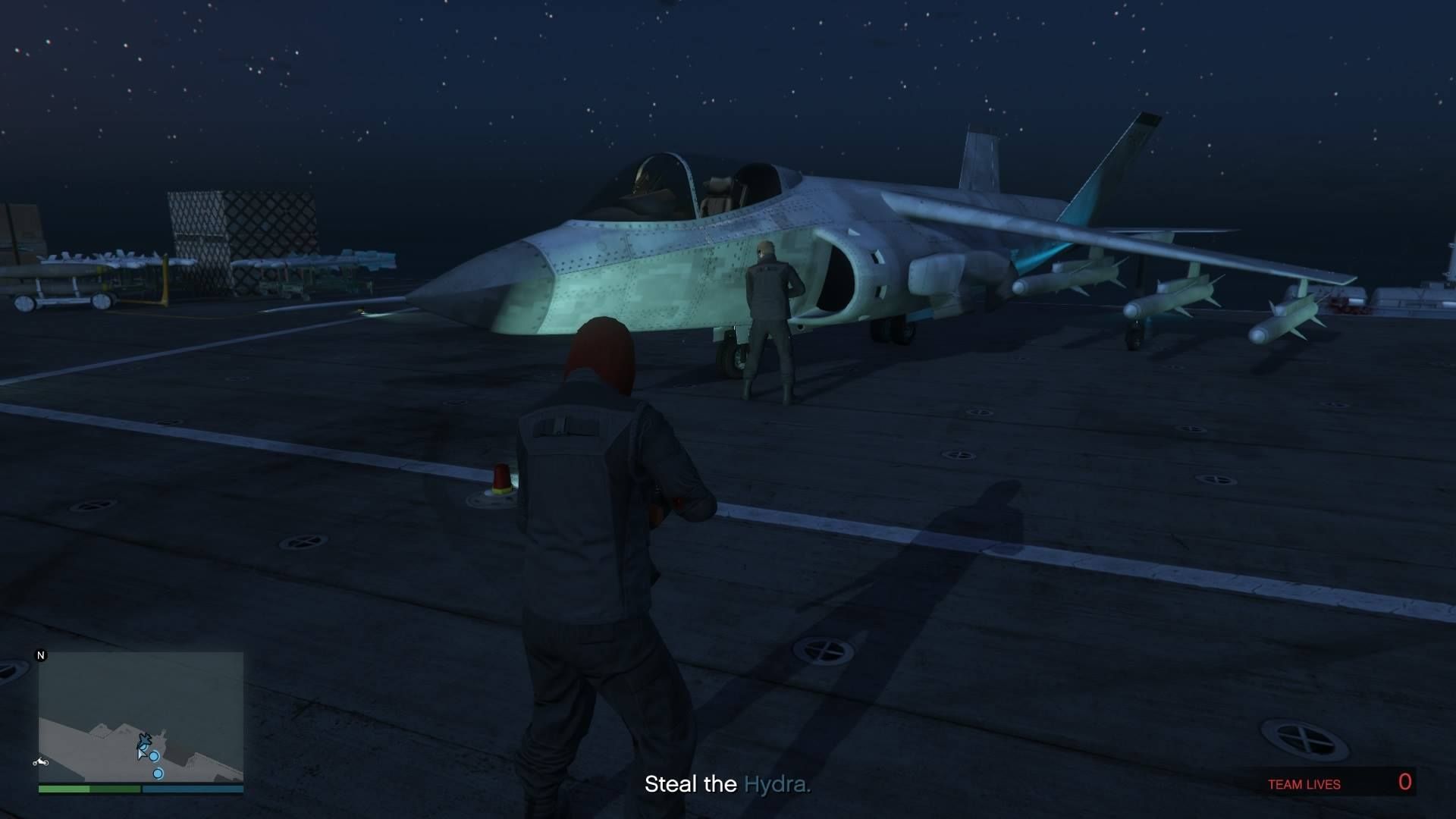Select the motorcycle blip at minimap edge
This screenshot has width=1456, height=819.
coord(41,761)
